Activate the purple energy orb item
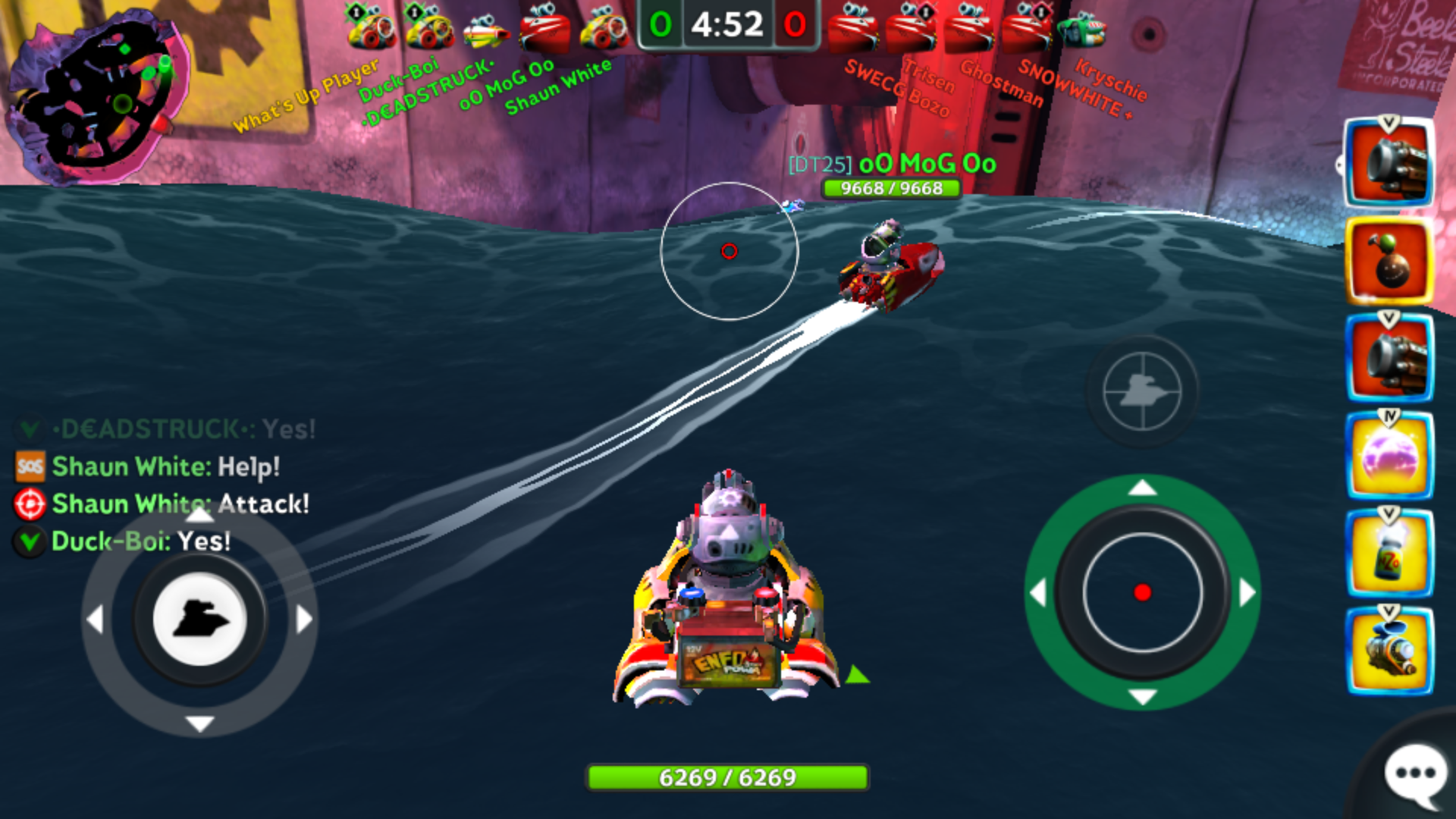 tap(1389, 457)
